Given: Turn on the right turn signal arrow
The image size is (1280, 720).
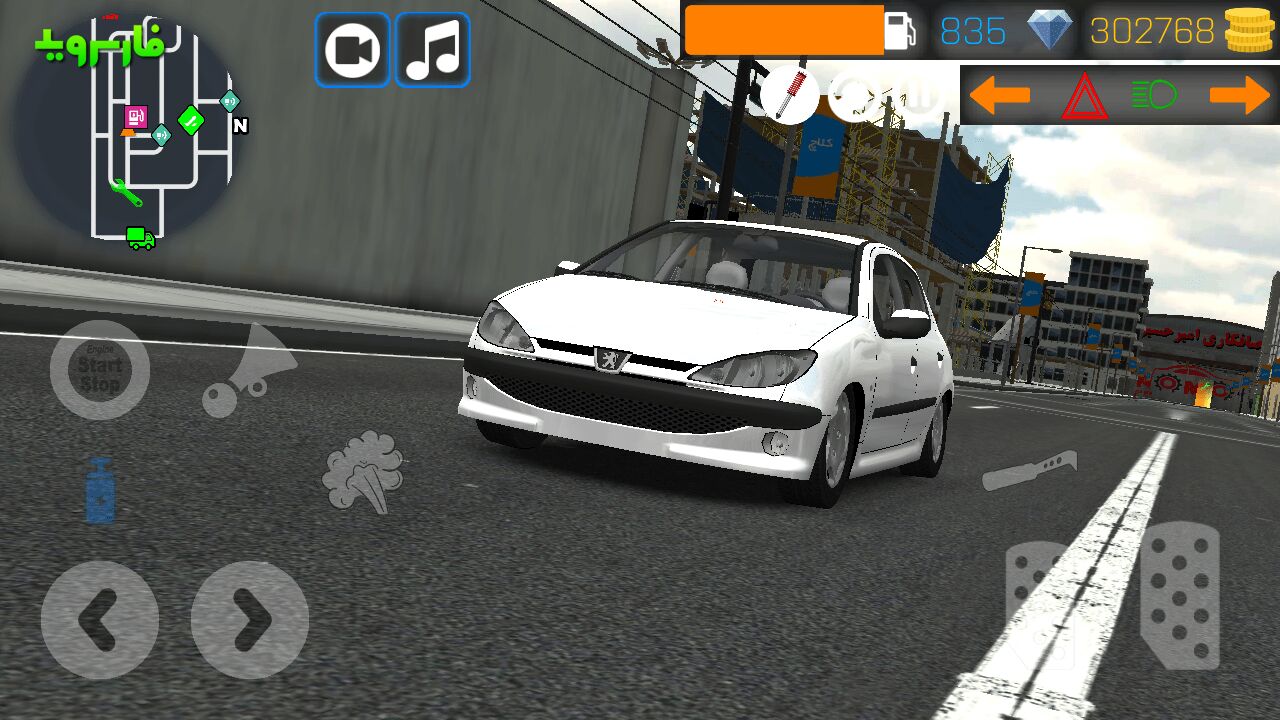Looking at the screenshot, I should 1240,96.
